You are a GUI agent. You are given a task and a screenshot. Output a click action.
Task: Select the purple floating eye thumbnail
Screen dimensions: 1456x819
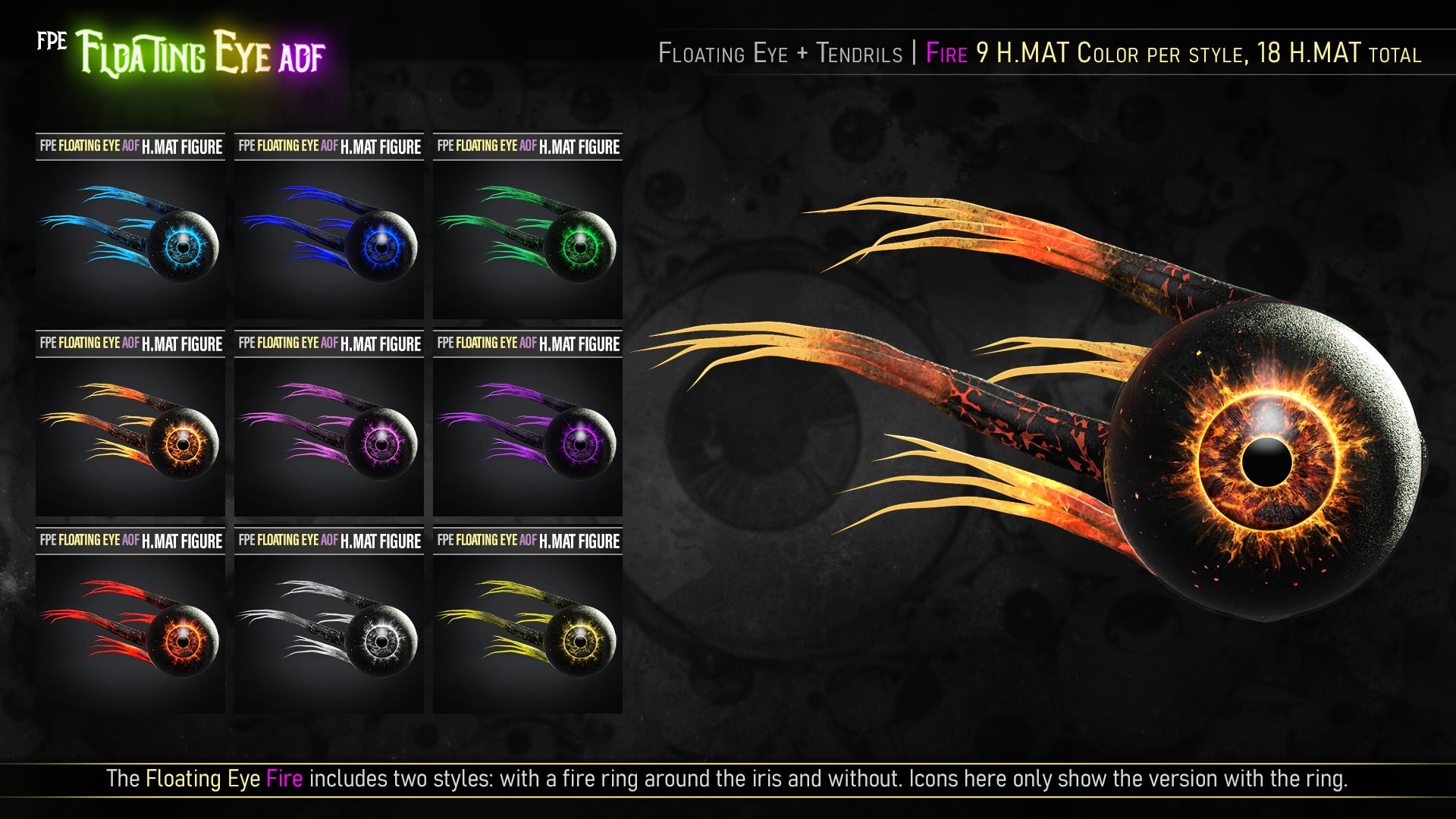pyautogui.click(x=528, y=436)
